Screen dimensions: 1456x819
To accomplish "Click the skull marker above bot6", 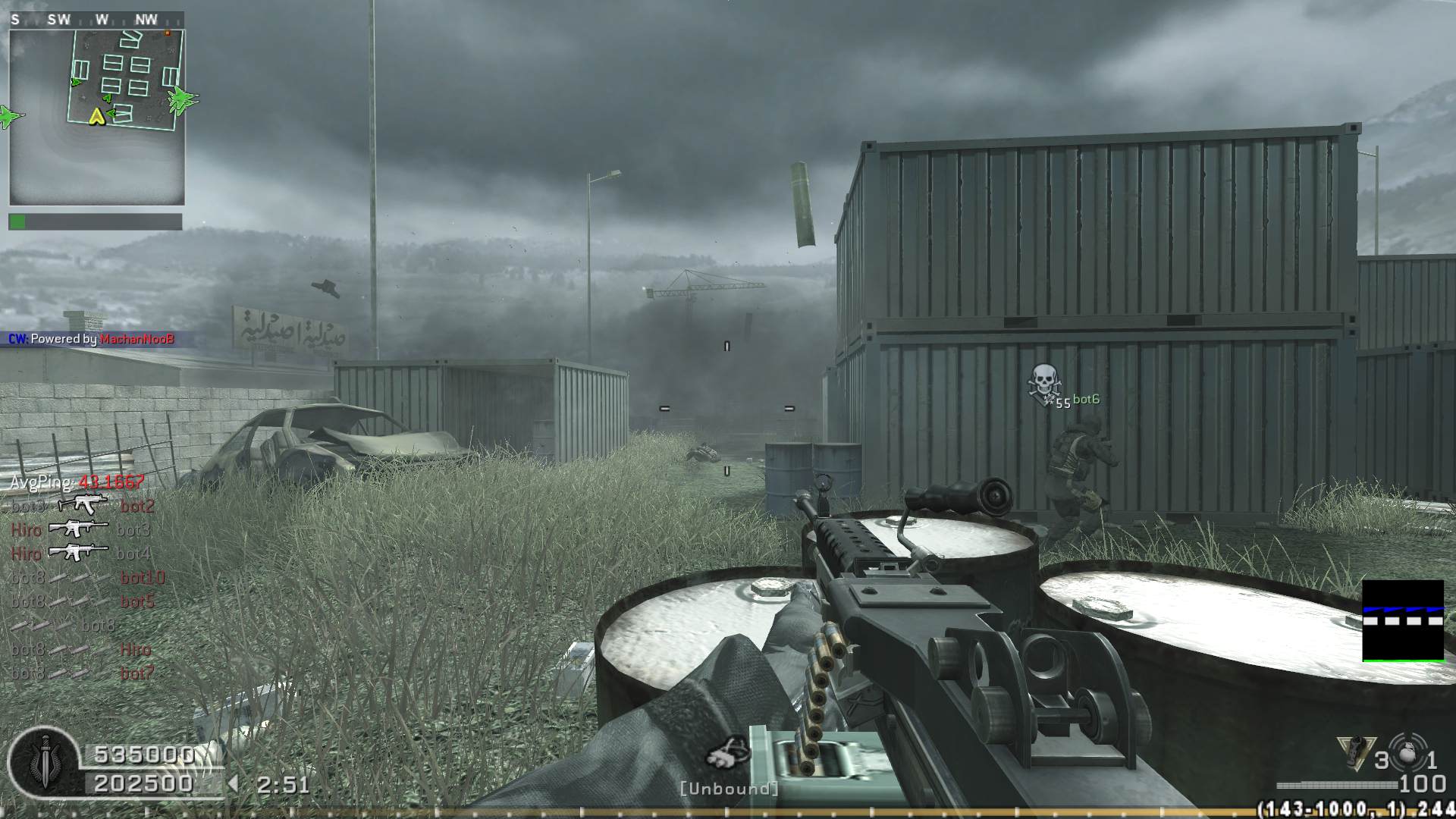I will [1043, 381].
